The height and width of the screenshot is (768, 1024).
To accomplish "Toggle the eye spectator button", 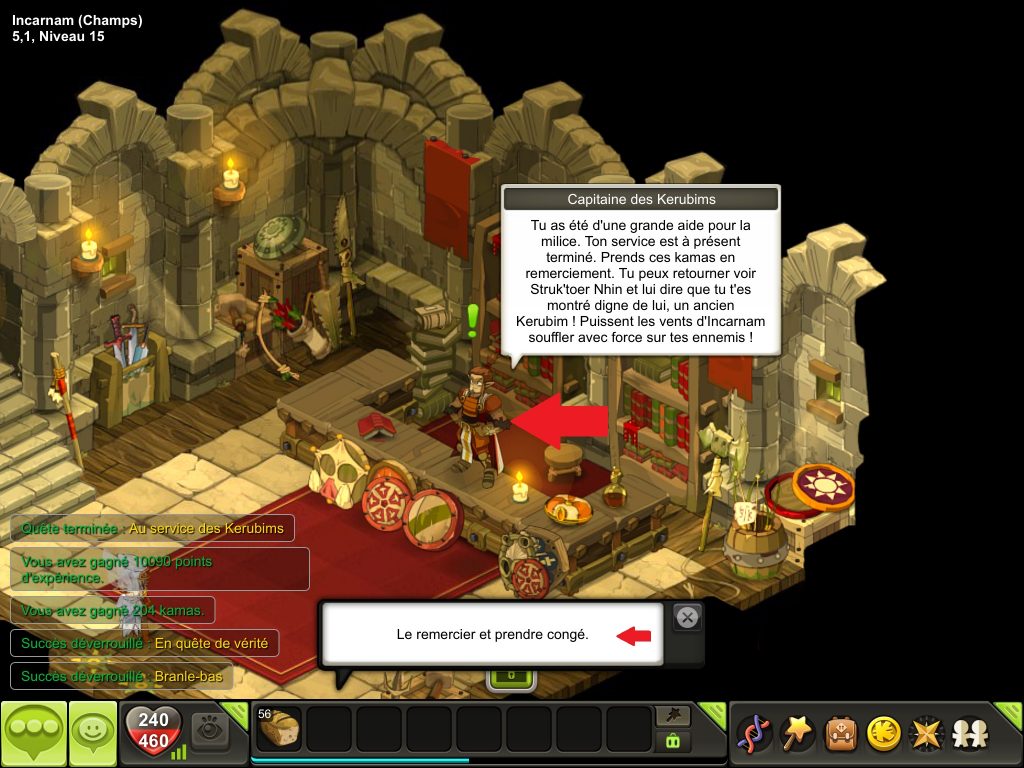I will (210, 729).
